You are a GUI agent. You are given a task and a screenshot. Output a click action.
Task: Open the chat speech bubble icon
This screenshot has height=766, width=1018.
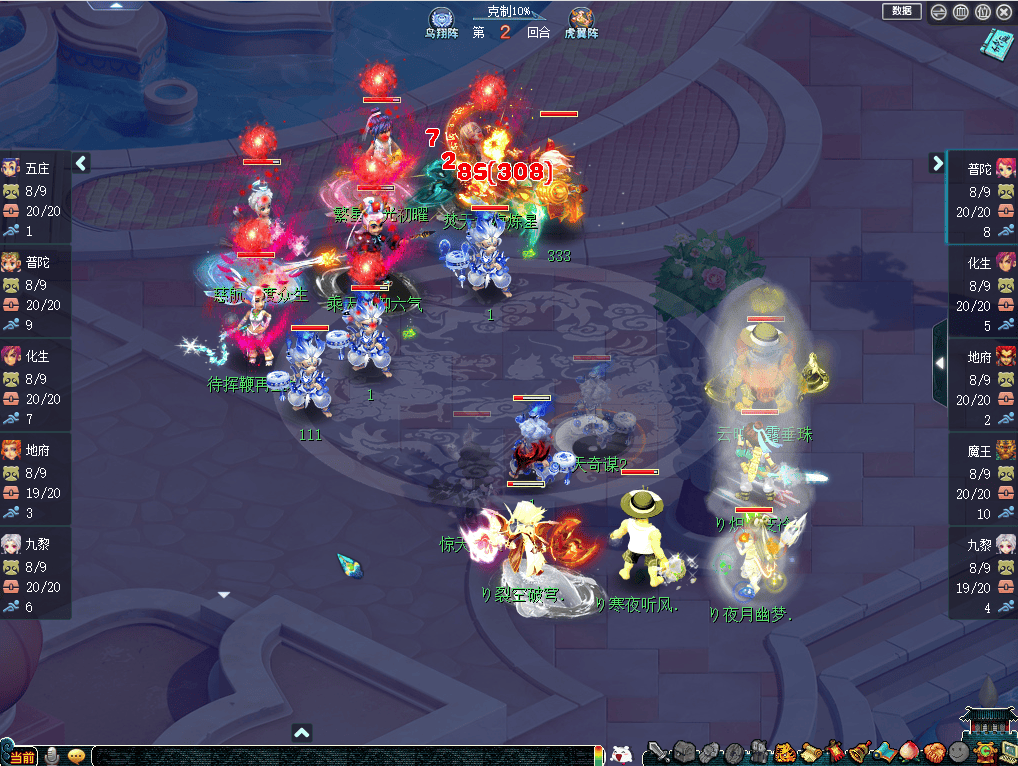coord(76,755)
